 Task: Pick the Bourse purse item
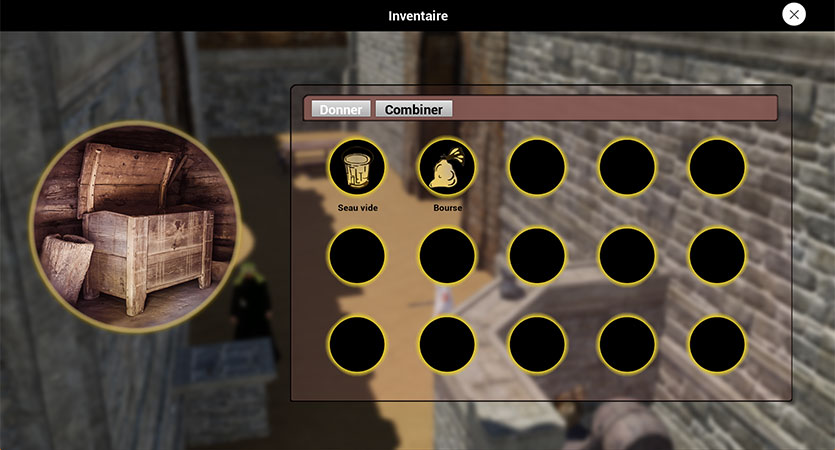tap(447, 166)
